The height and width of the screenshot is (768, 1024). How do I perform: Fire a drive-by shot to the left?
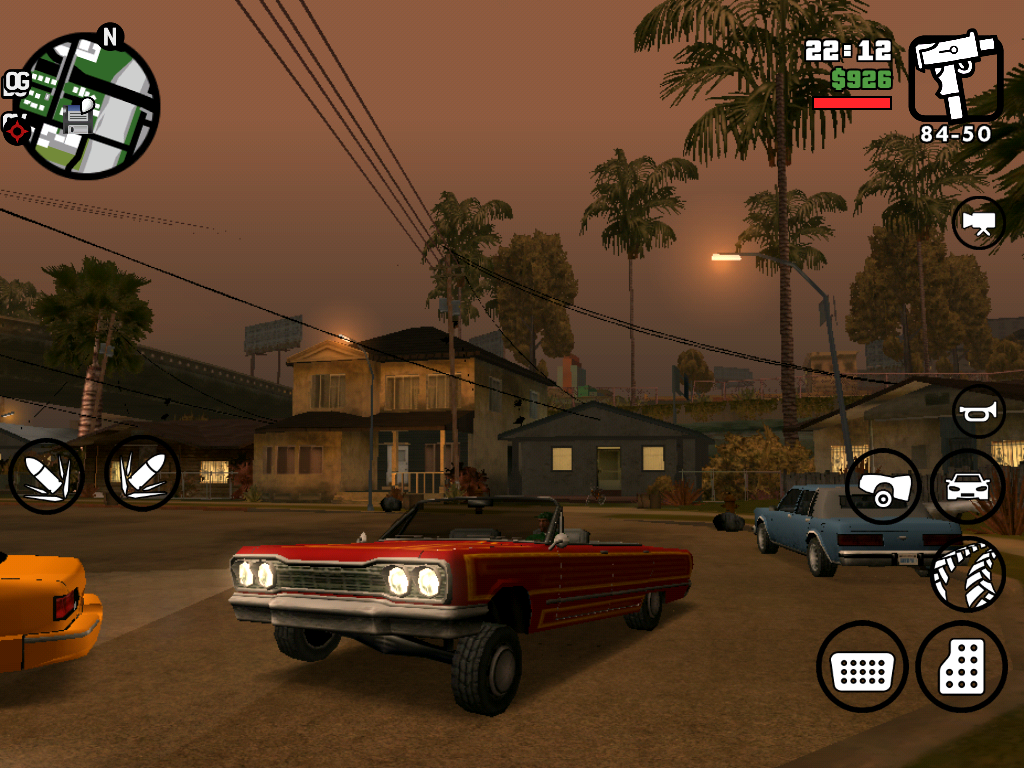tap(46, 475)
